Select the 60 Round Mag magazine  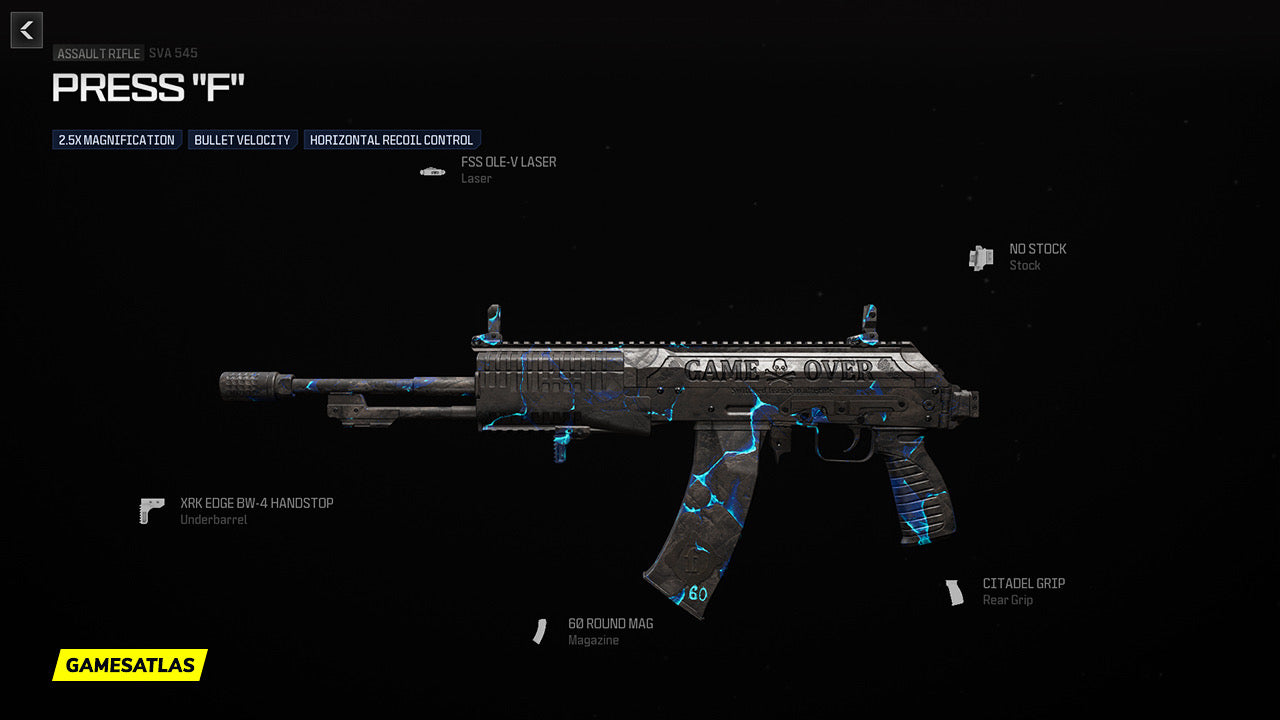[x=610, y=624]
